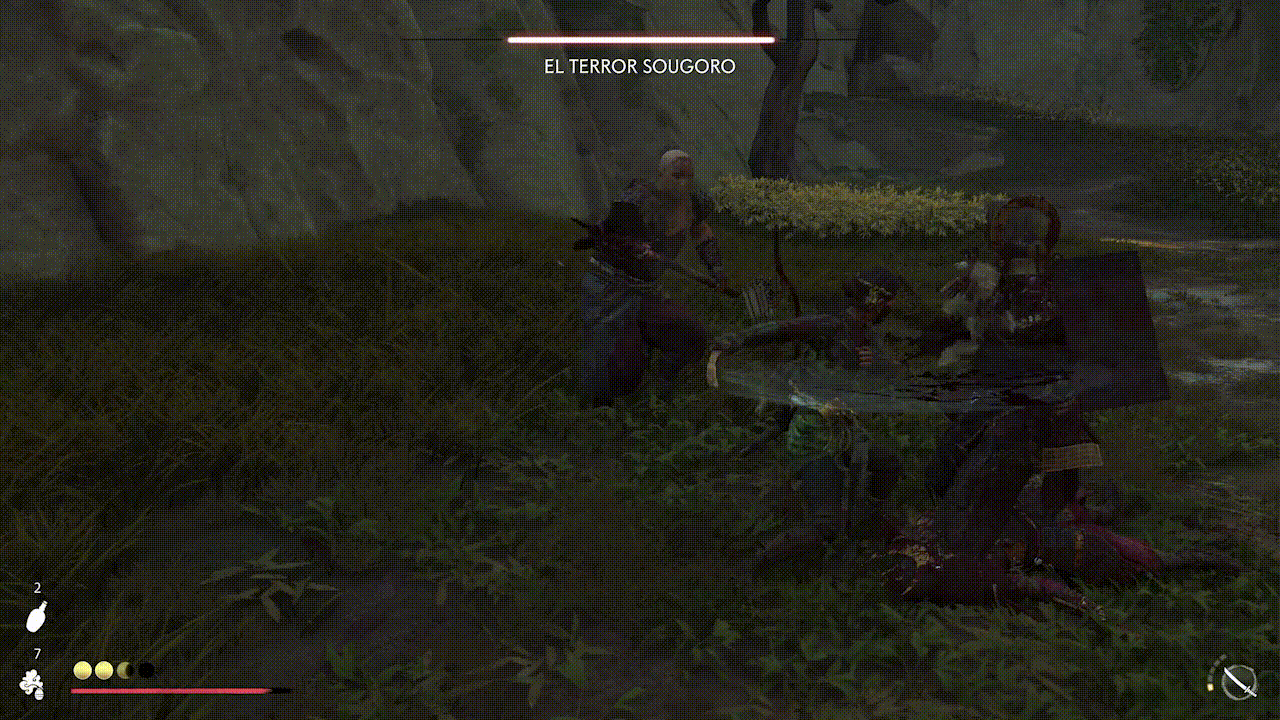The height and width of the screenshot is (720, 1280).
Task: Click the gourd bottle silhouette
Action: [36, 617]
